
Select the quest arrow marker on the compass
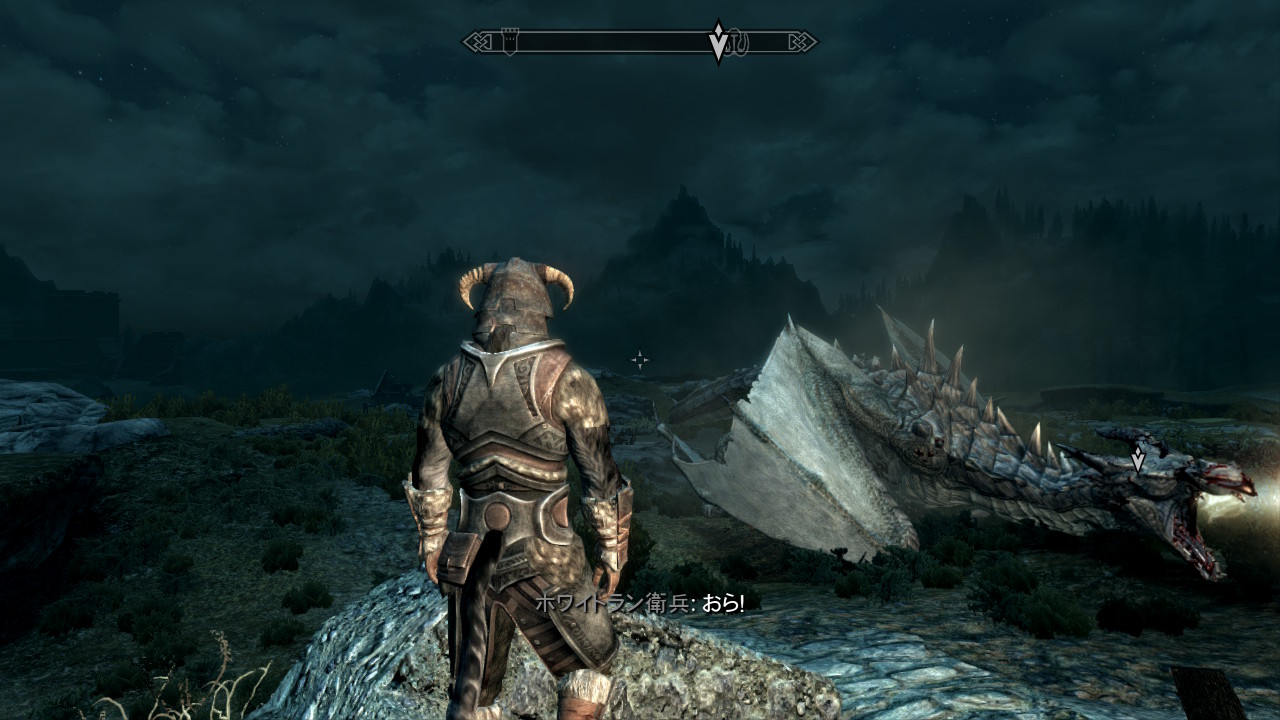coord(718,42)
